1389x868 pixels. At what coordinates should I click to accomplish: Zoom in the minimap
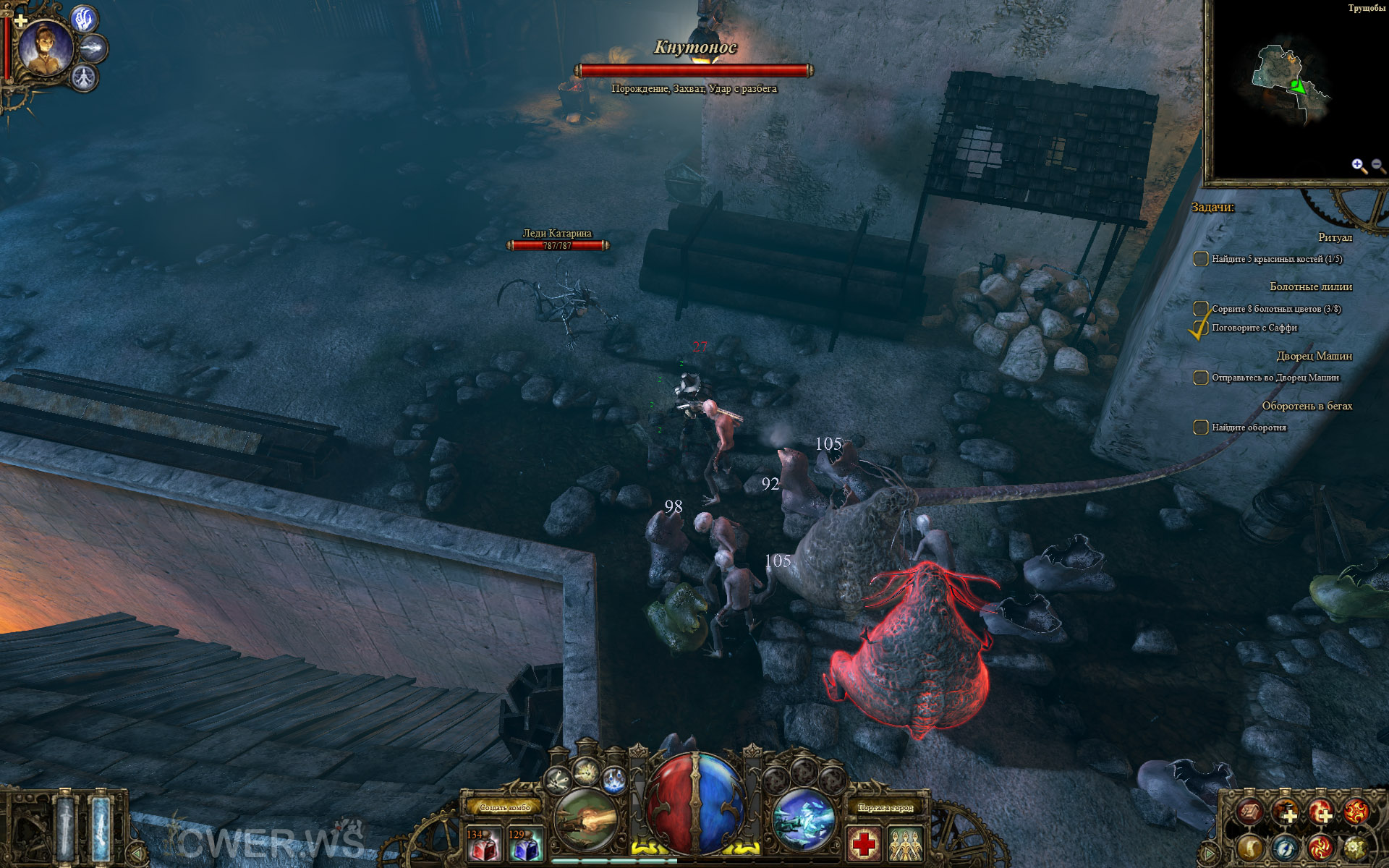[x=1358, y=166]
